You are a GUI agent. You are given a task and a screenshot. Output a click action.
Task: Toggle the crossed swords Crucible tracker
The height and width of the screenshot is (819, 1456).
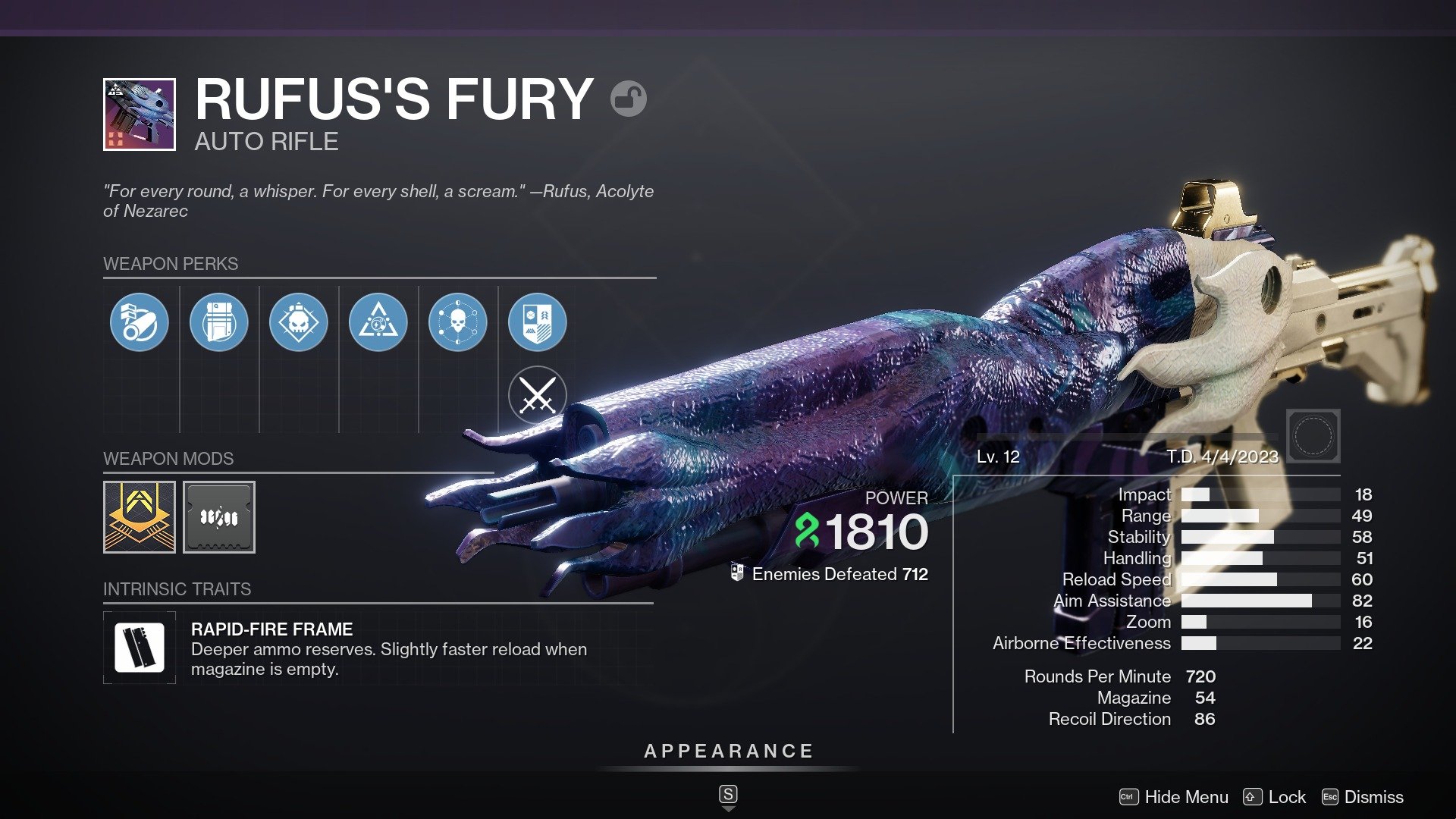[537, 394]
